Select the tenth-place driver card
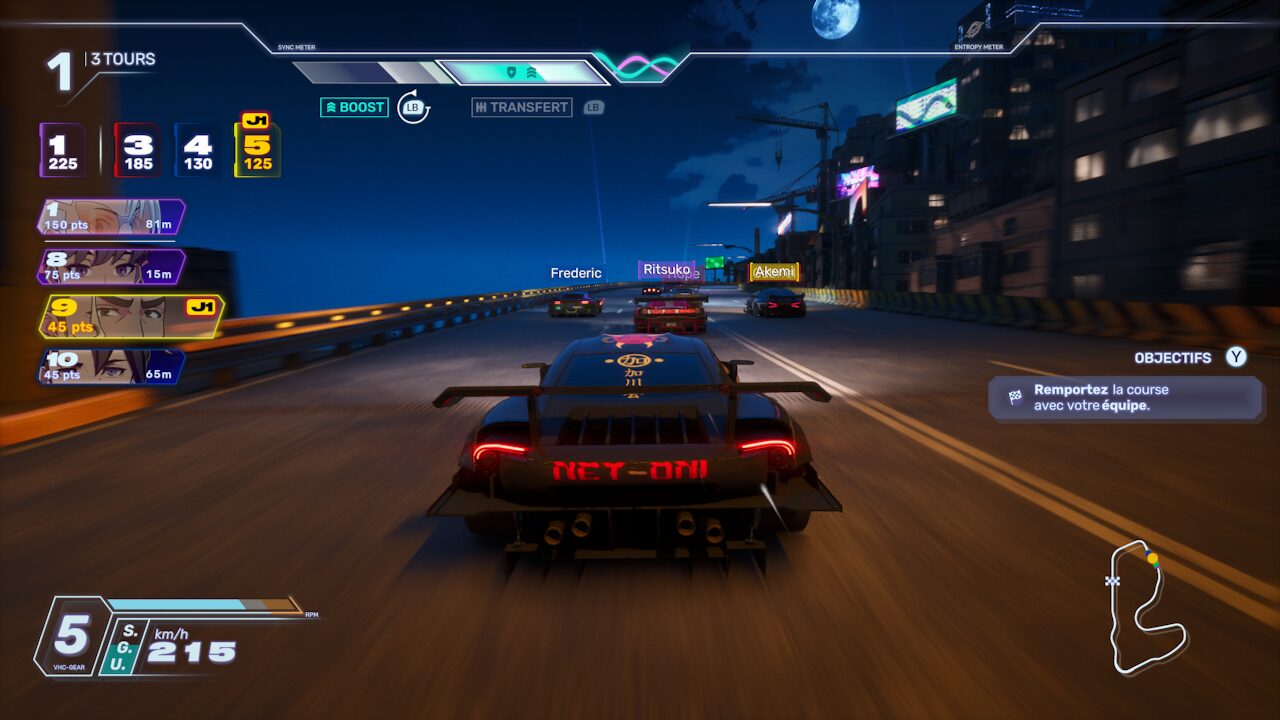This screenshot has height=720, width=1280. (111, 366)
